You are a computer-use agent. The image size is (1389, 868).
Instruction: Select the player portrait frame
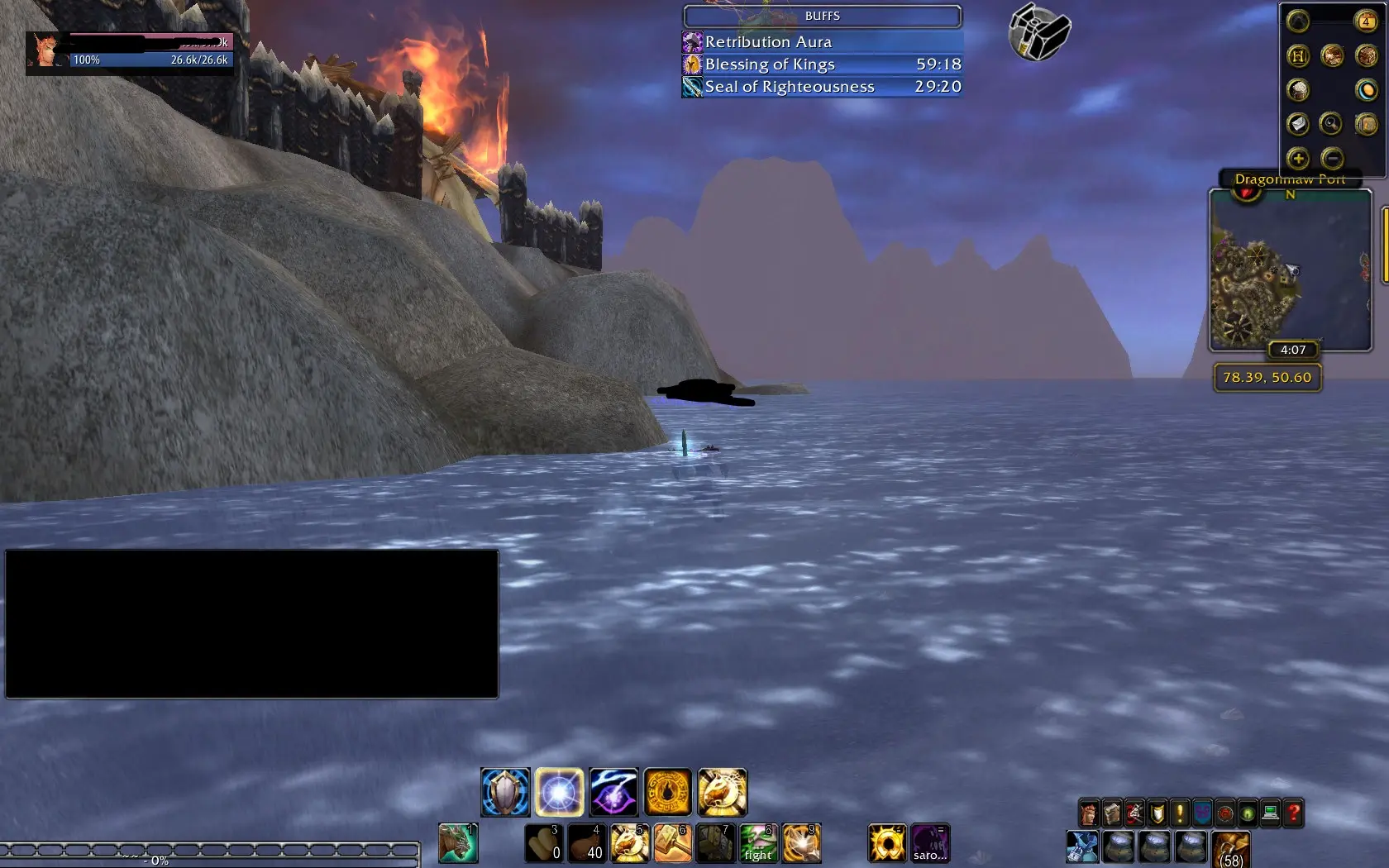(x=44, y=51)
